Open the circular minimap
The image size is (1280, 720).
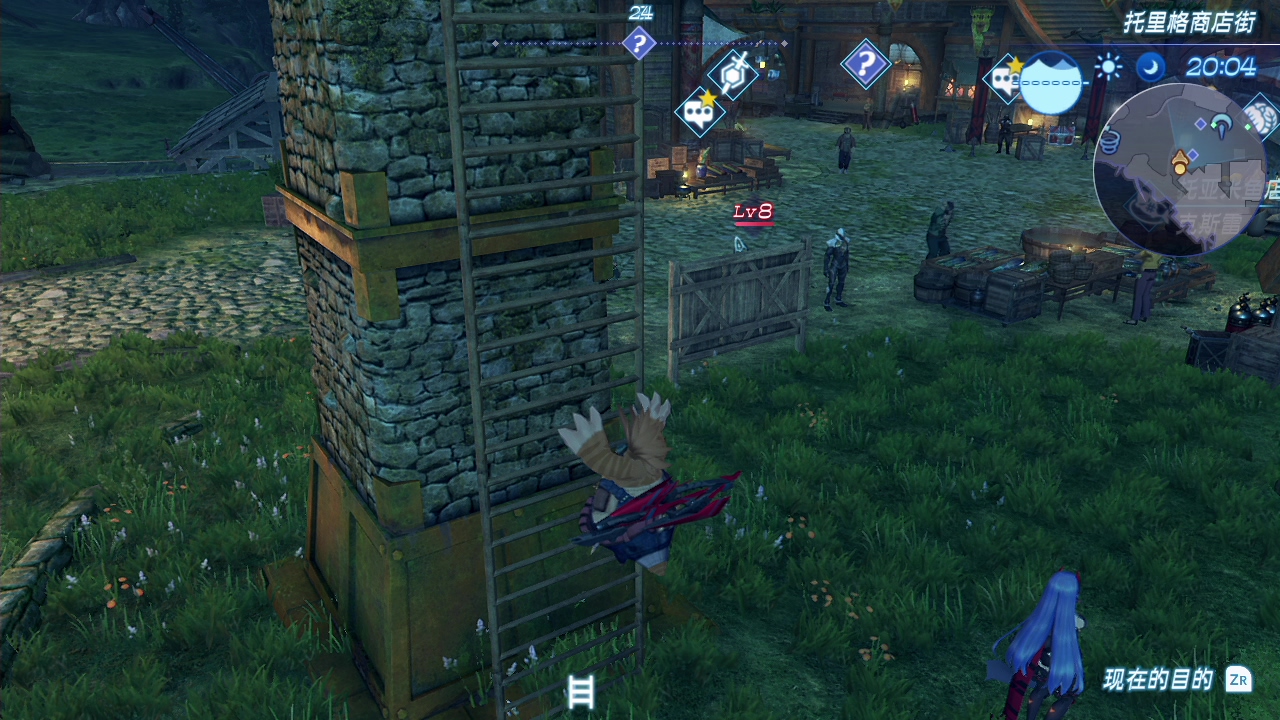(1180, 168)
